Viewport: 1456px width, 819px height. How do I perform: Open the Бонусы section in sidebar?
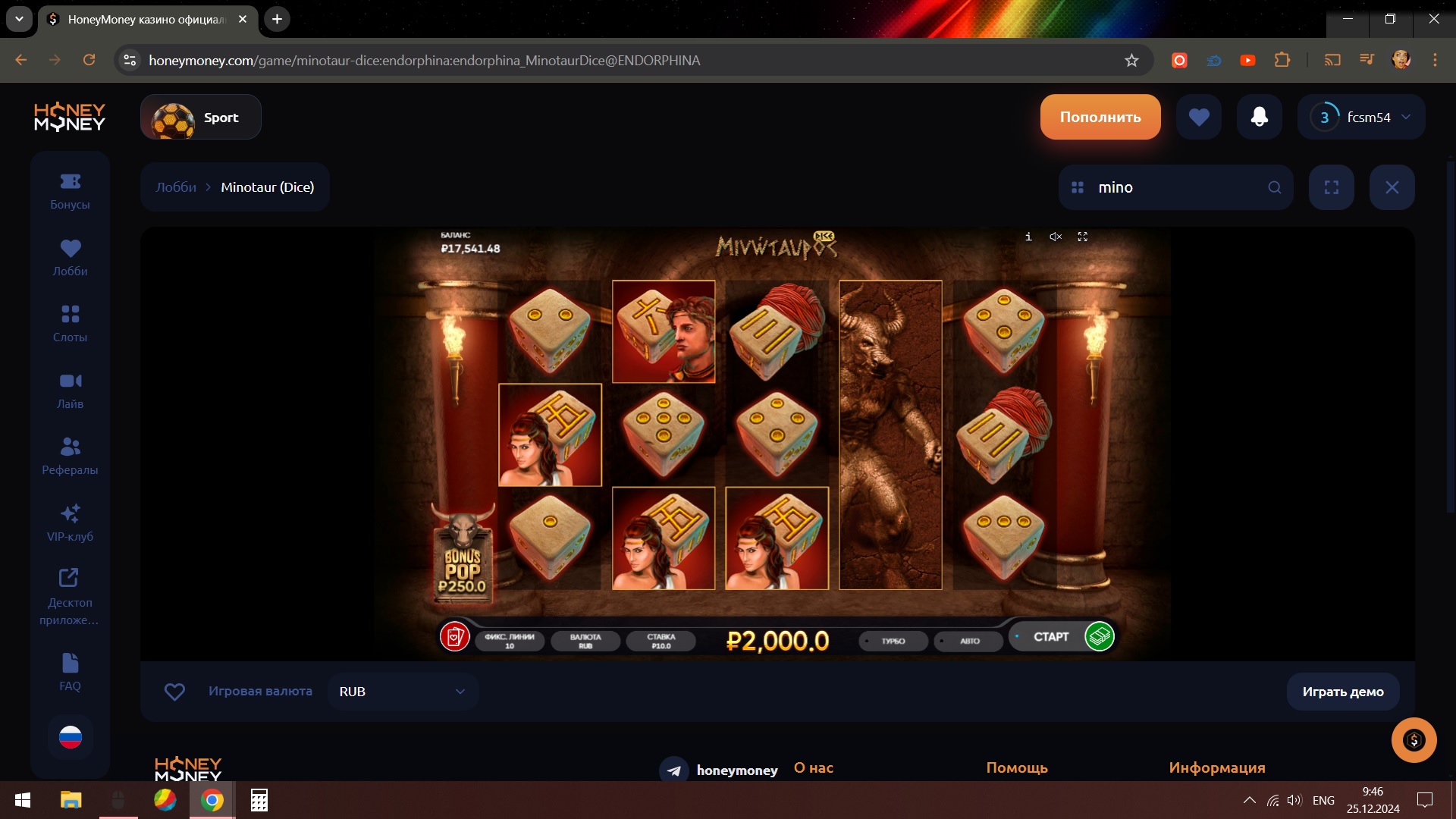70,191
